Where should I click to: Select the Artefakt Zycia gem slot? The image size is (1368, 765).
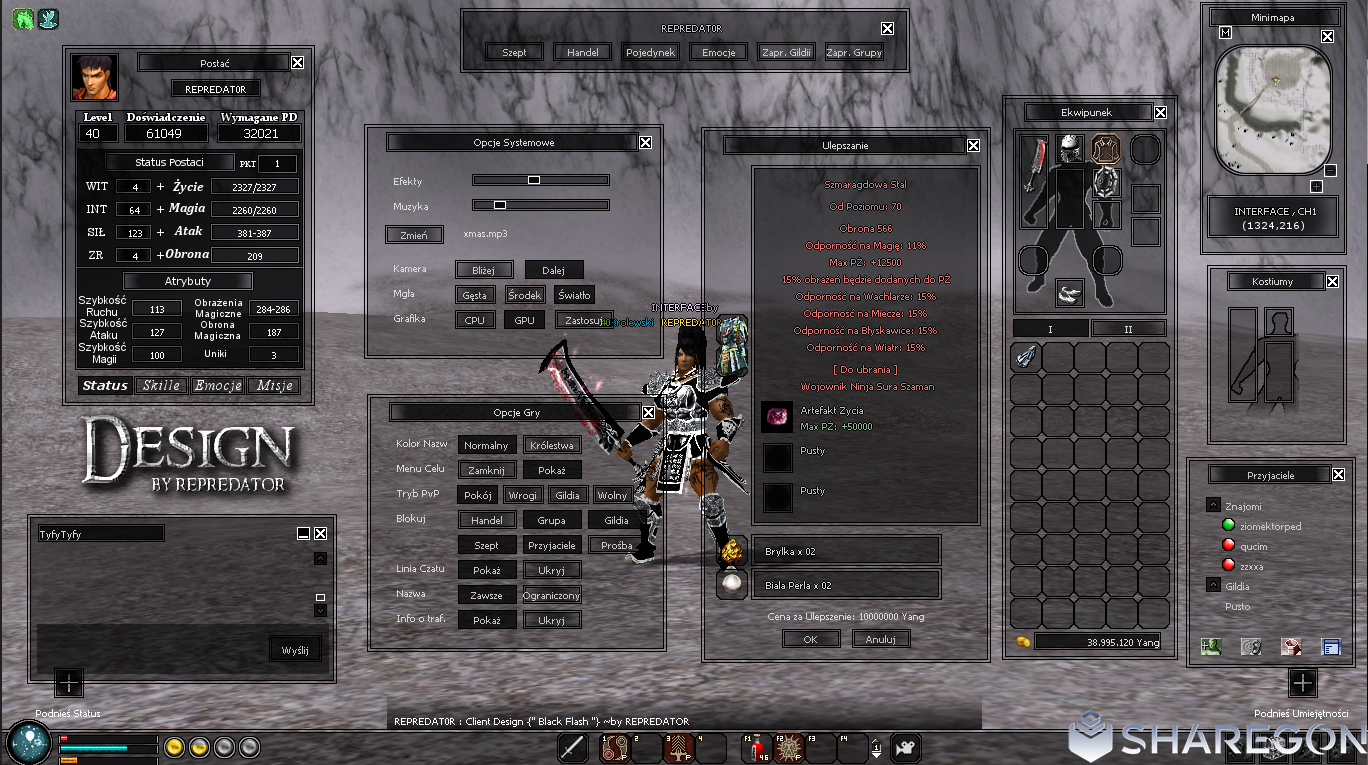777,417
